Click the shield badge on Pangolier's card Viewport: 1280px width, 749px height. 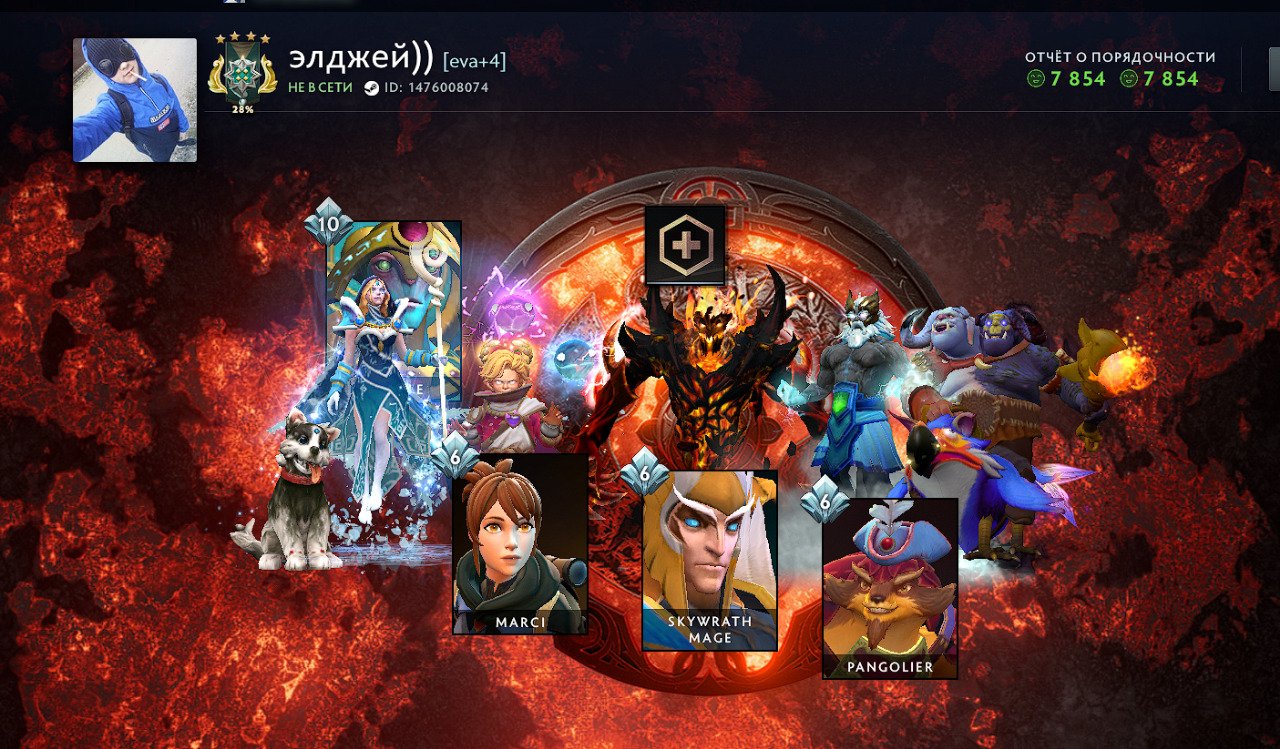(827, 500)
